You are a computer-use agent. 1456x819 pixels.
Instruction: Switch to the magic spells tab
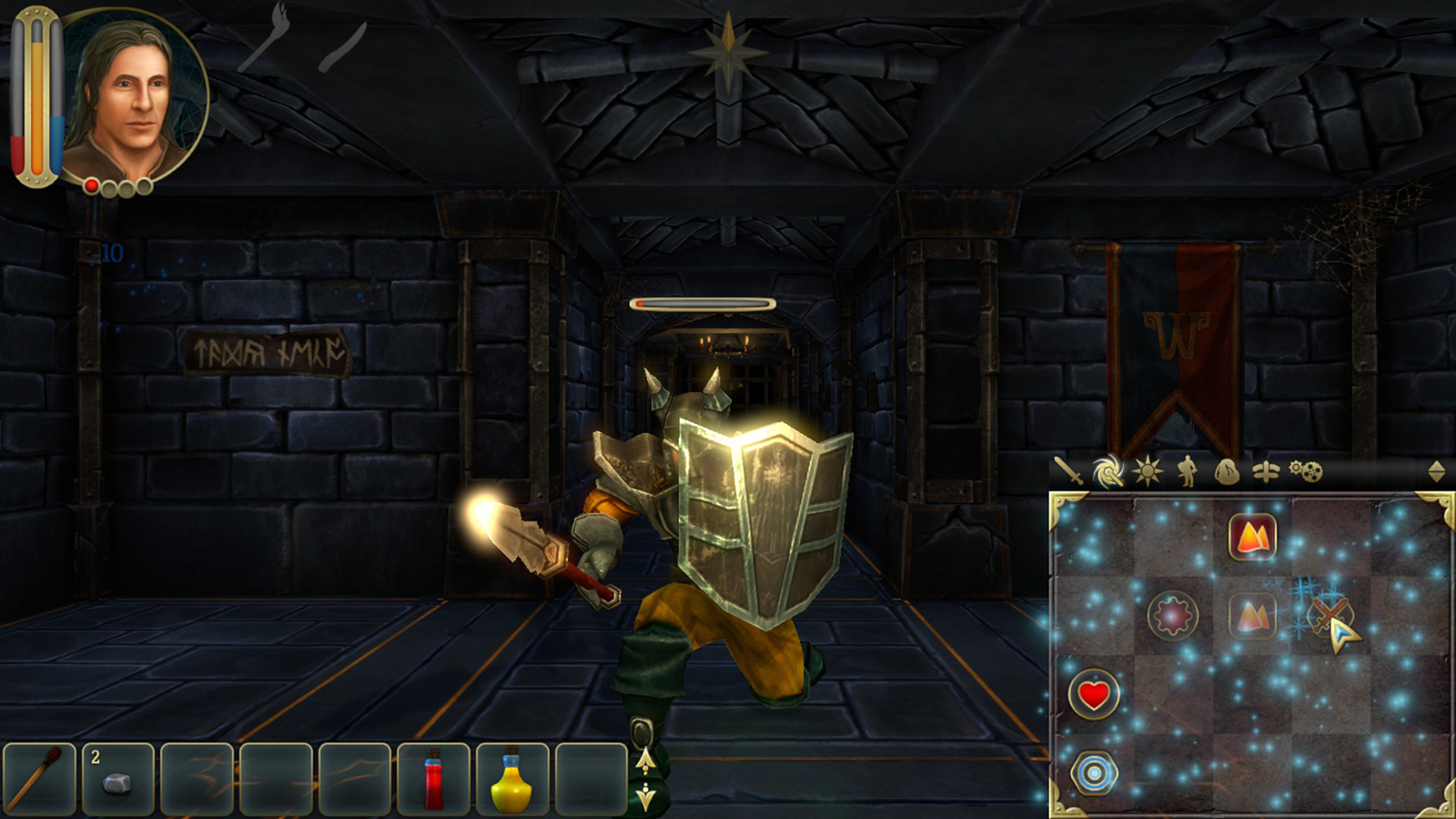[x=1107, y=471]
